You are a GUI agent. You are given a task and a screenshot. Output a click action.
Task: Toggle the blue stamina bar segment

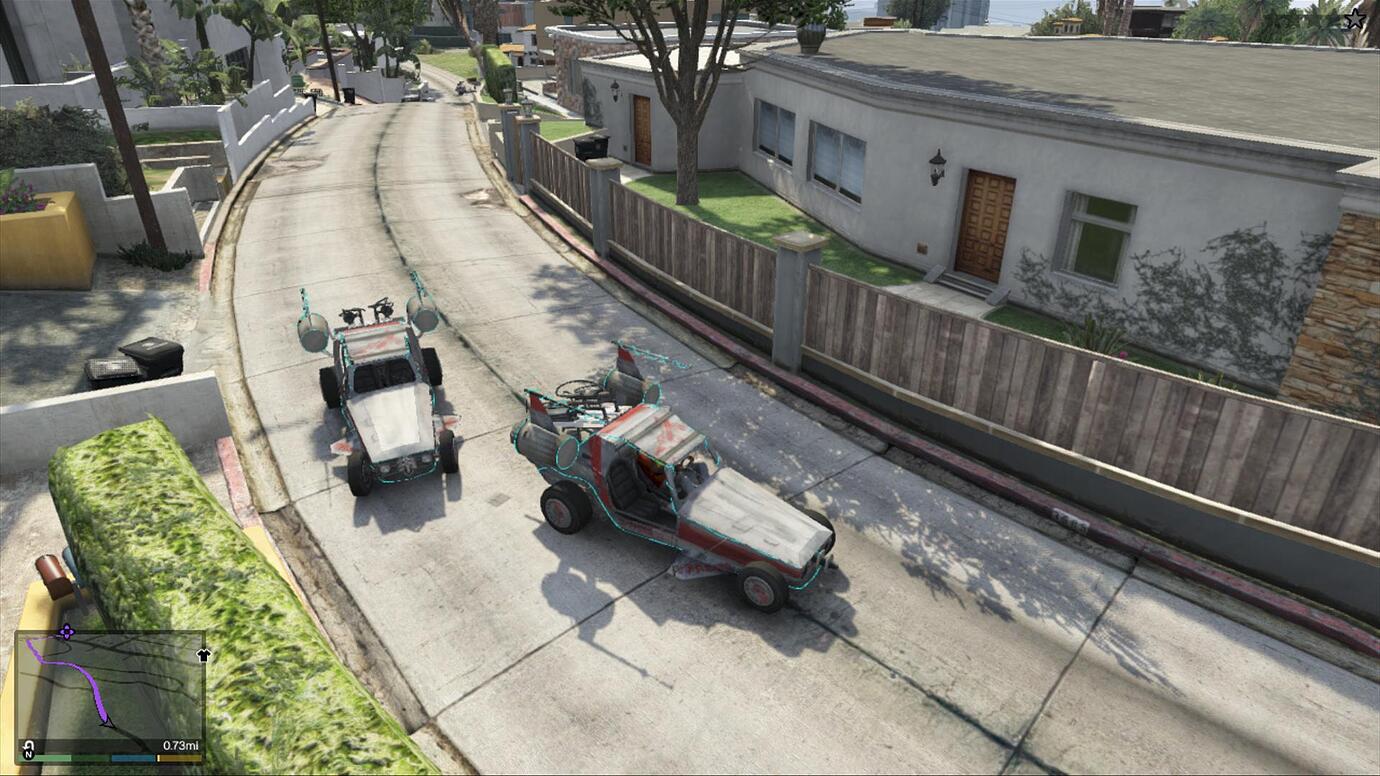coord(132,757)
